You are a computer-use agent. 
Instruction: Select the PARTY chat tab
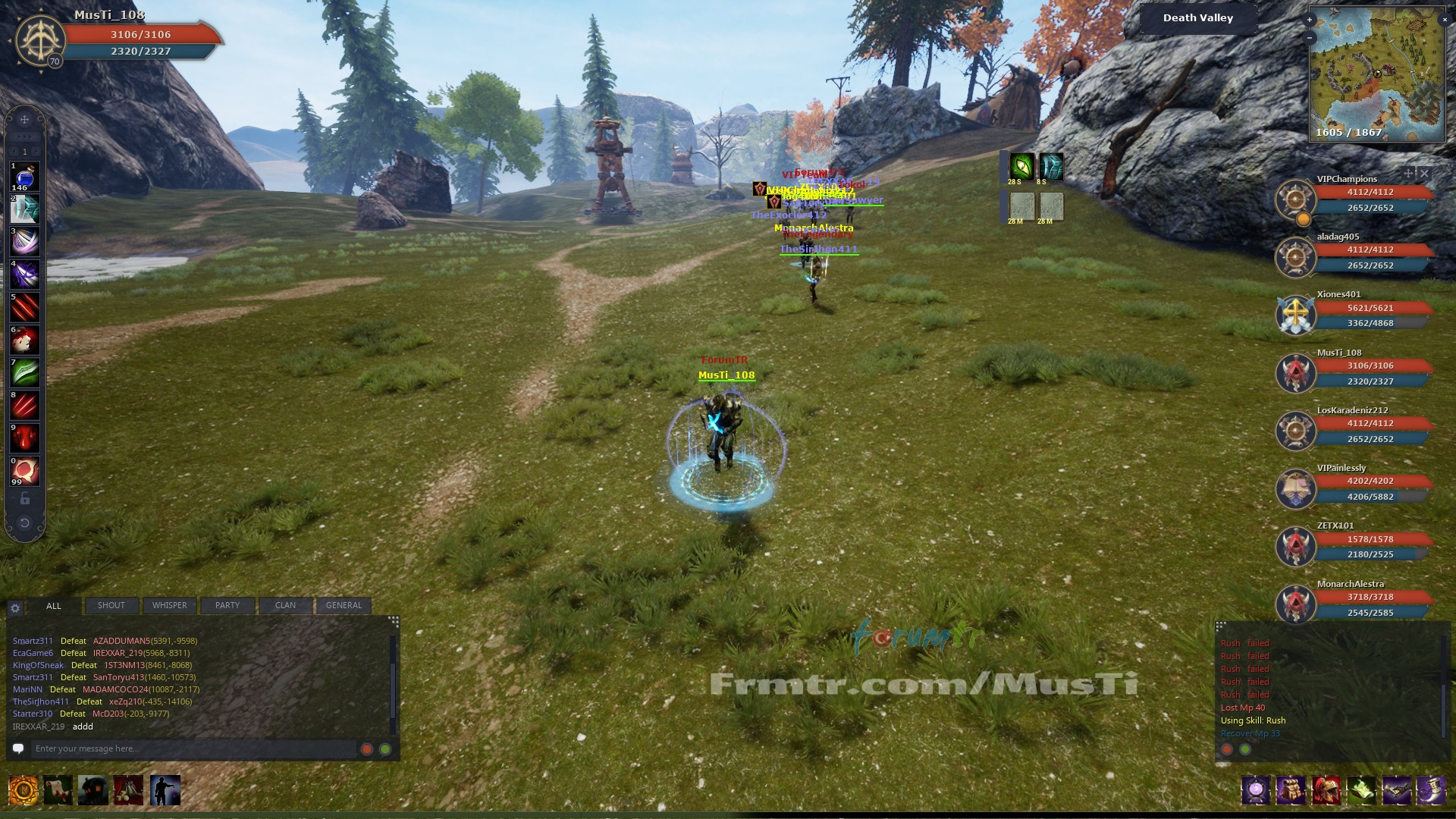pyautogui.click(x=227, y=605)
